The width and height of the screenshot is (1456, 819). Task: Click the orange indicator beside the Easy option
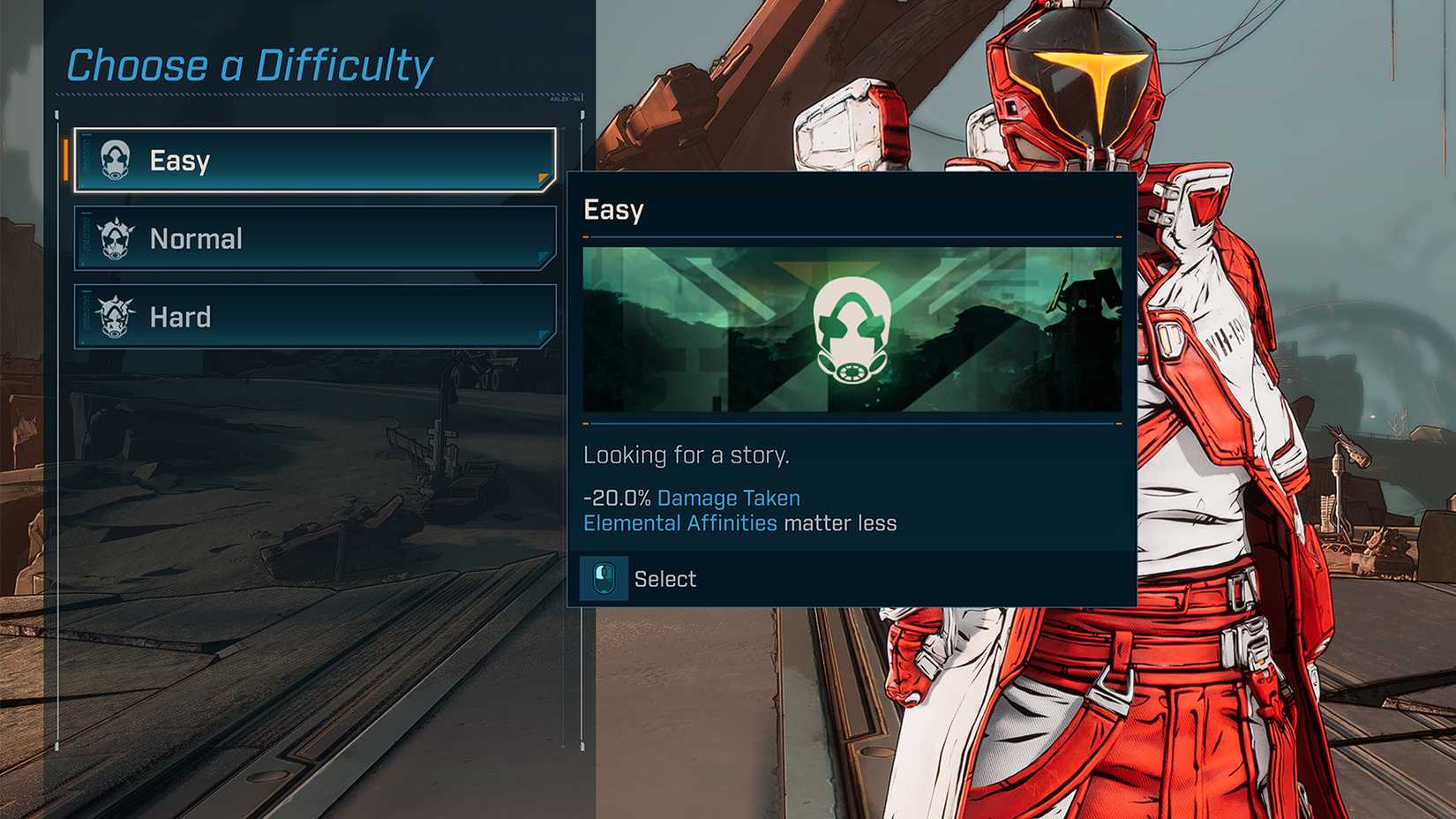click(x=67, y=161)
